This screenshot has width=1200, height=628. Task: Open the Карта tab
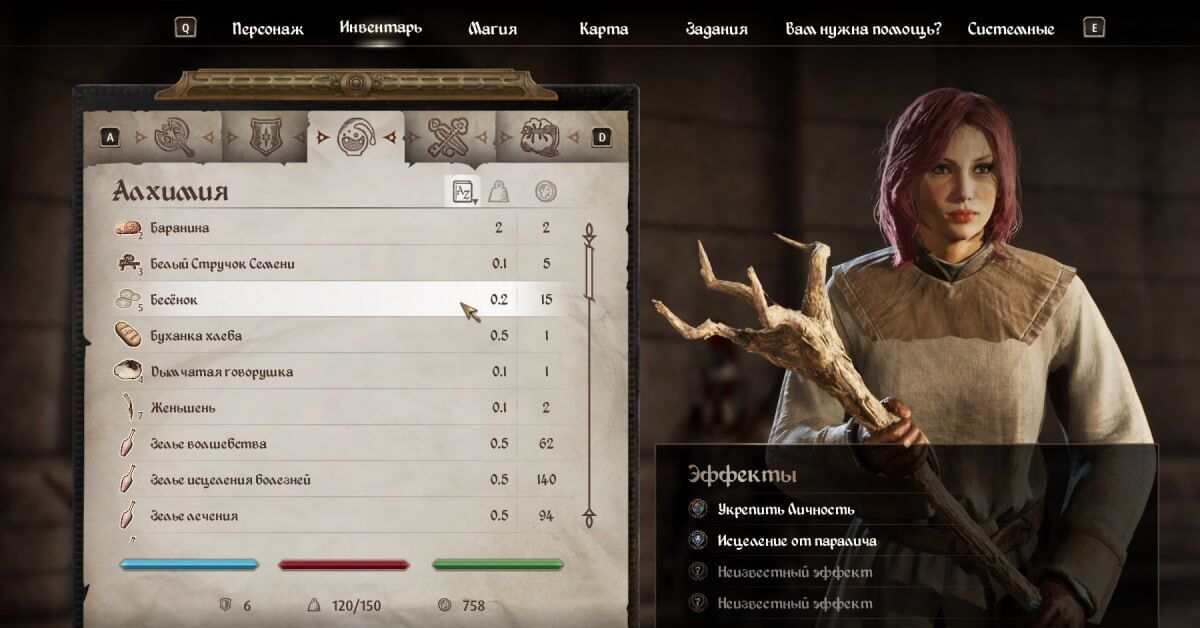click(604, 29)
